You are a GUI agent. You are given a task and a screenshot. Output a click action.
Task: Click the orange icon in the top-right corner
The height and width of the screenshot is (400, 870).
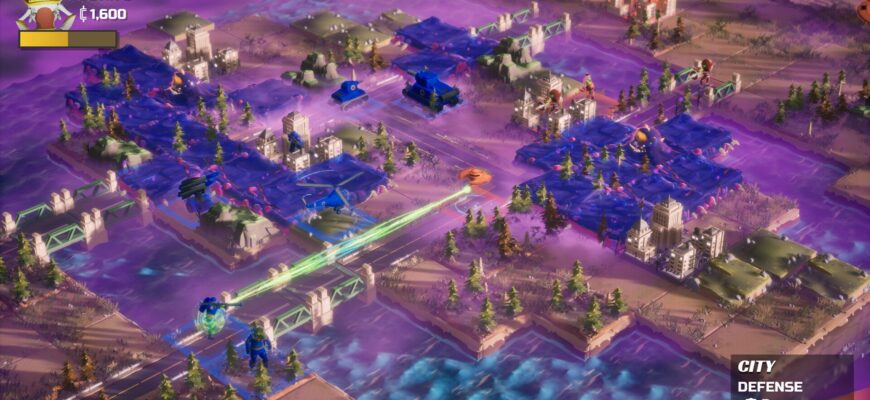(x=862, y=8)
